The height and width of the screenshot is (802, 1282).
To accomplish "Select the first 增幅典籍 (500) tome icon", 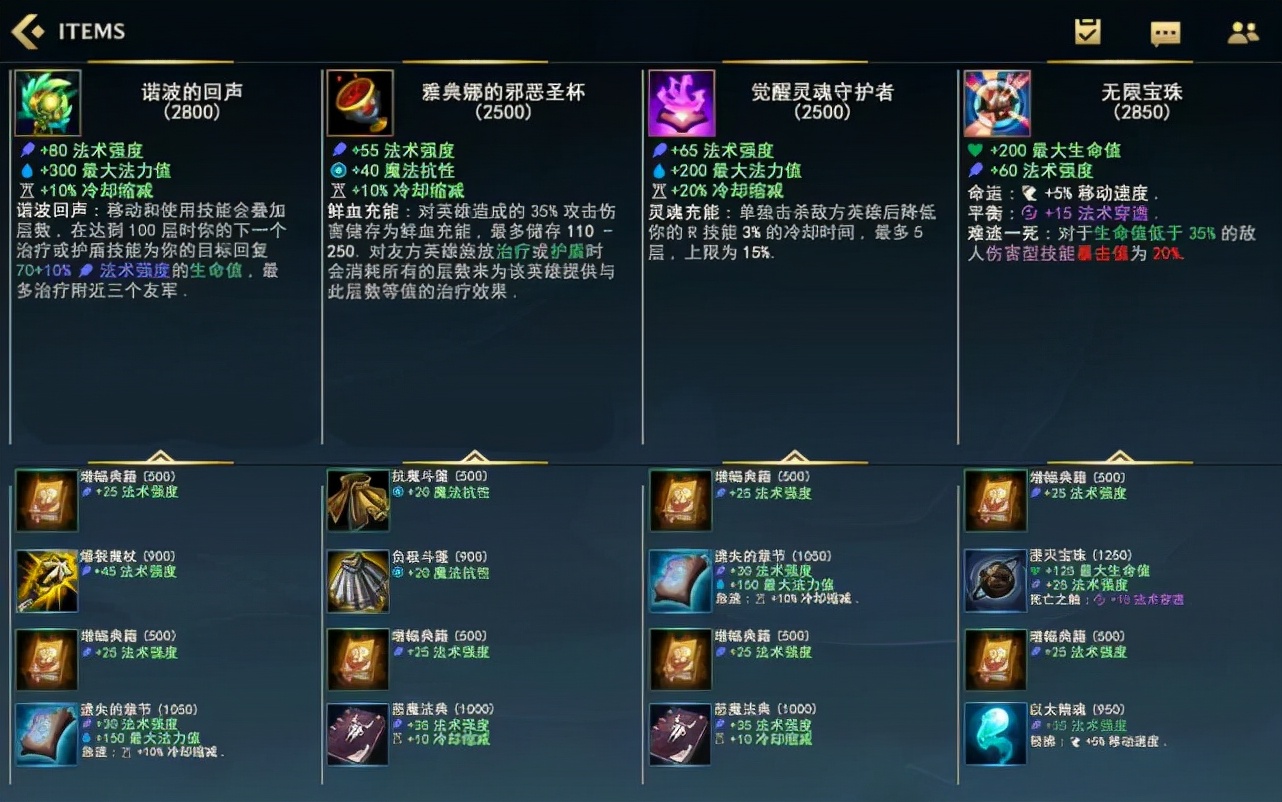I will pyautogui.click(x=47, y=501).
